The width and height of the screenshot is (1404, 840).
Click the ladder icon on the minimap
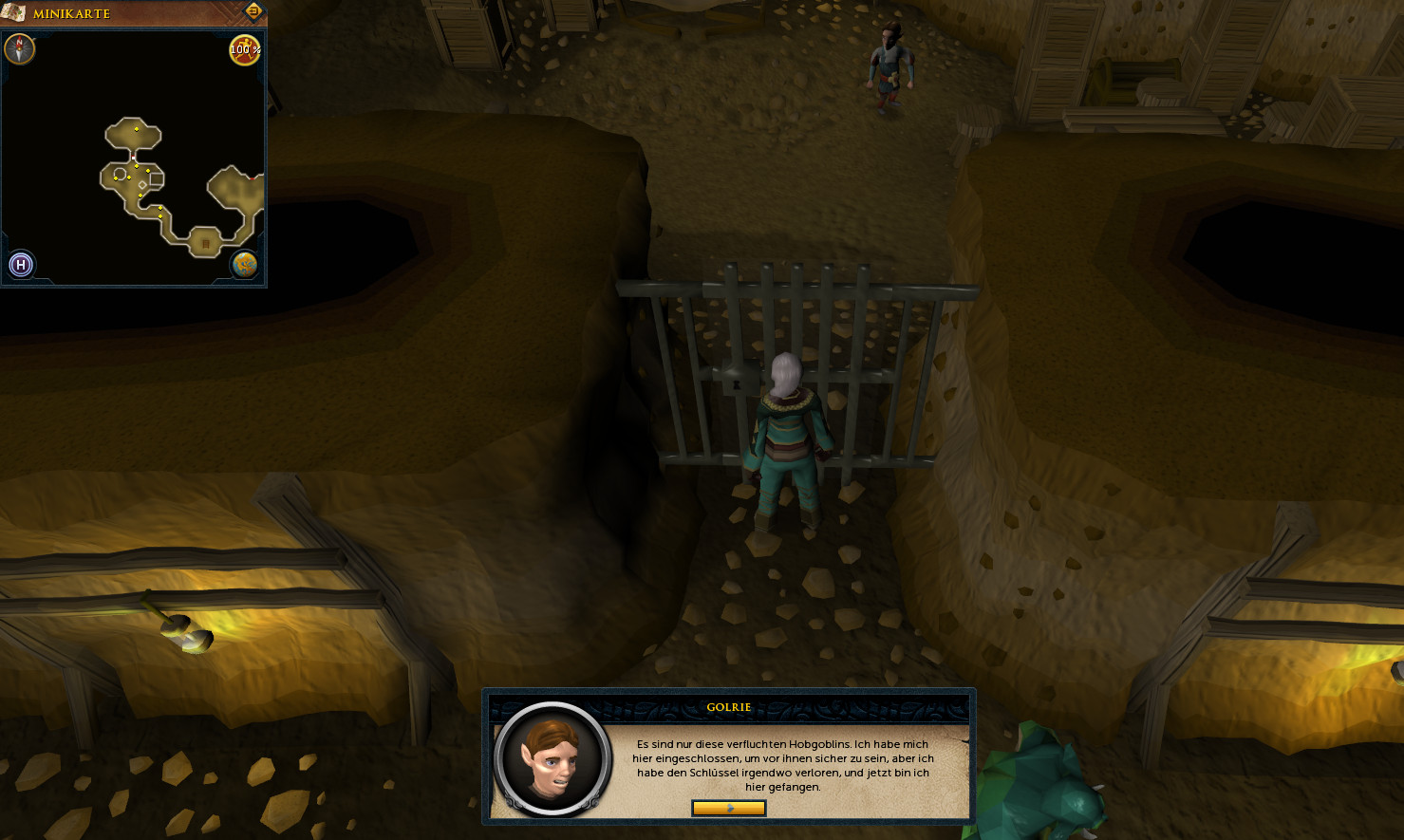(x=205, y=244)
